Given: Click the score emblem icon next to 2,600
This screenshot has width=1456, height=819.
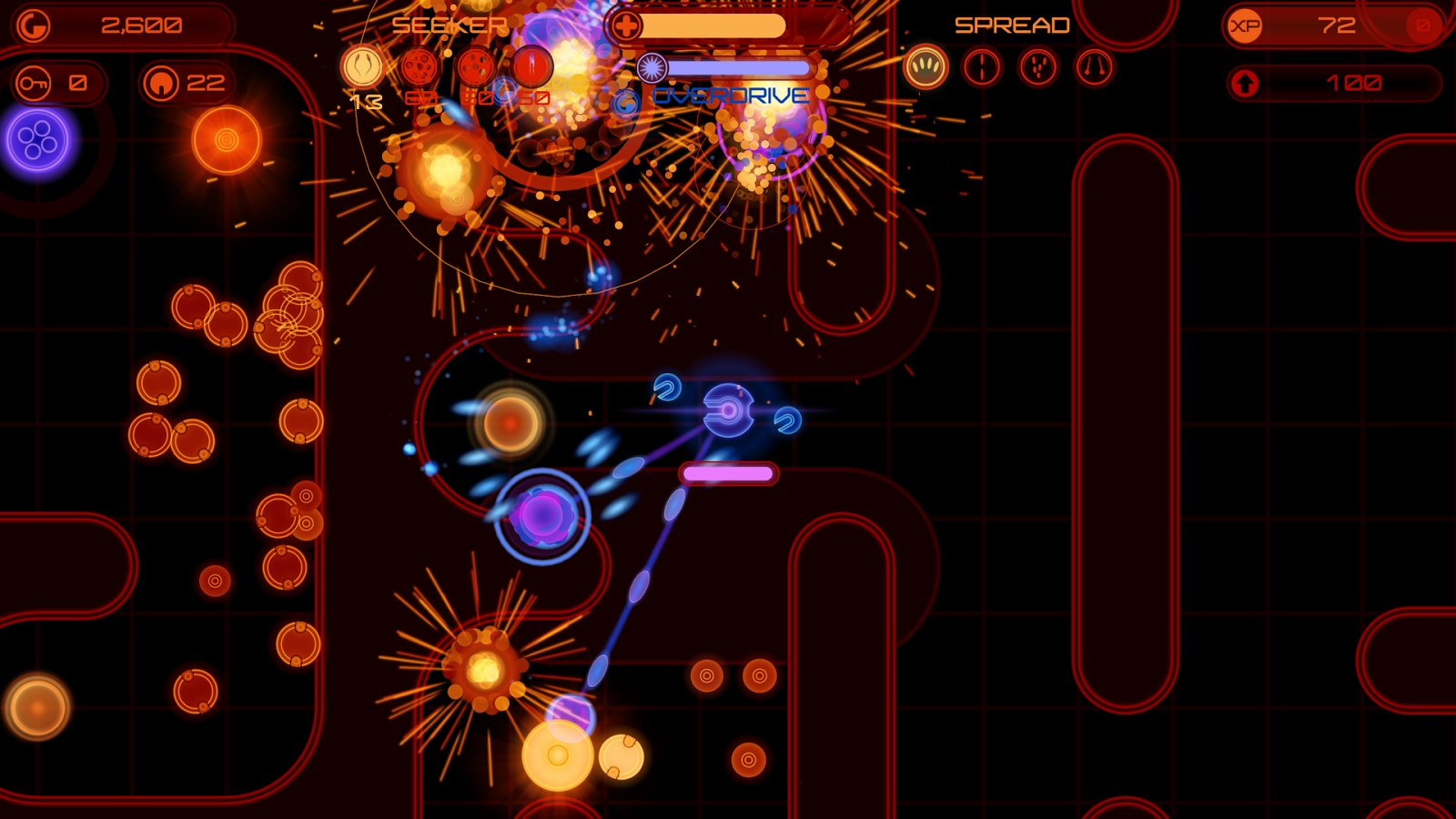Looking at the screenshot, I should (x=35, y=25).
